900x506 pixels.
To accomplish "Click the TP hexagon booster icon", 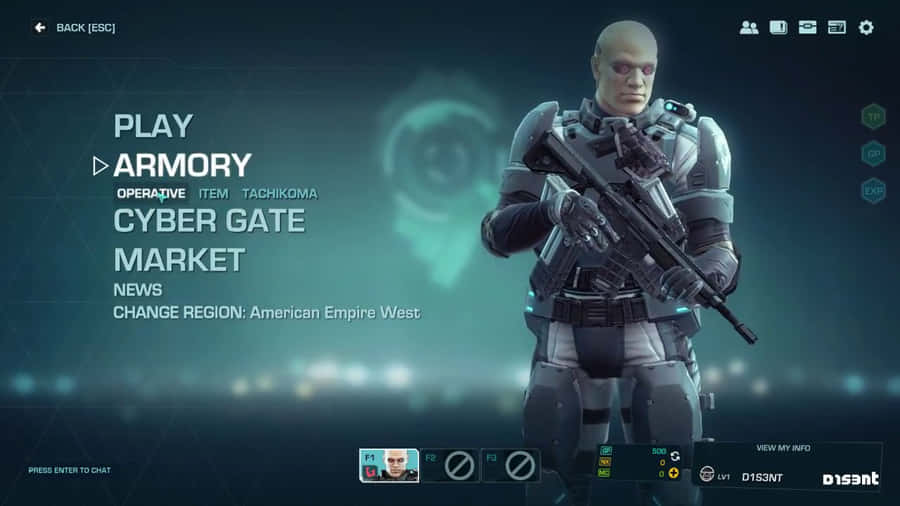I will click(x=874, y=117).
